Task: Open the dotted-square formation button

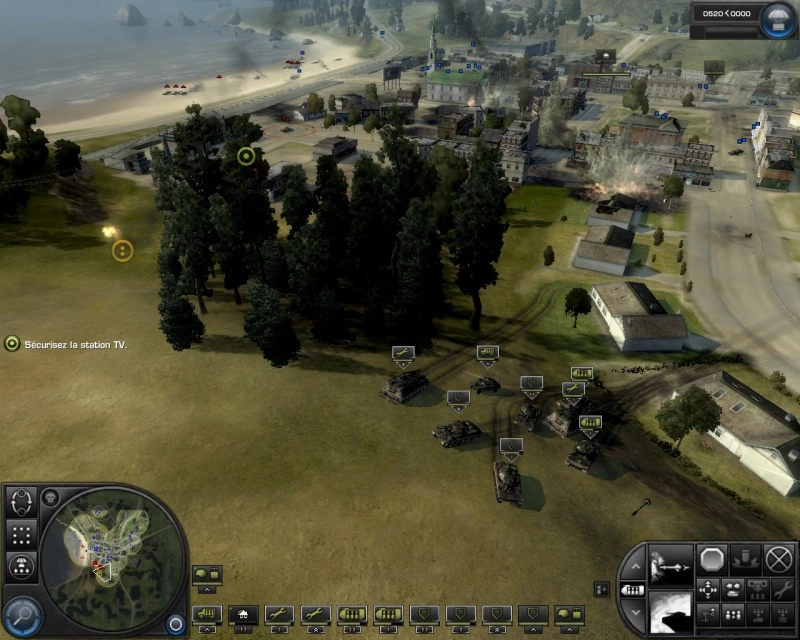Action: [x=22, y=533]
